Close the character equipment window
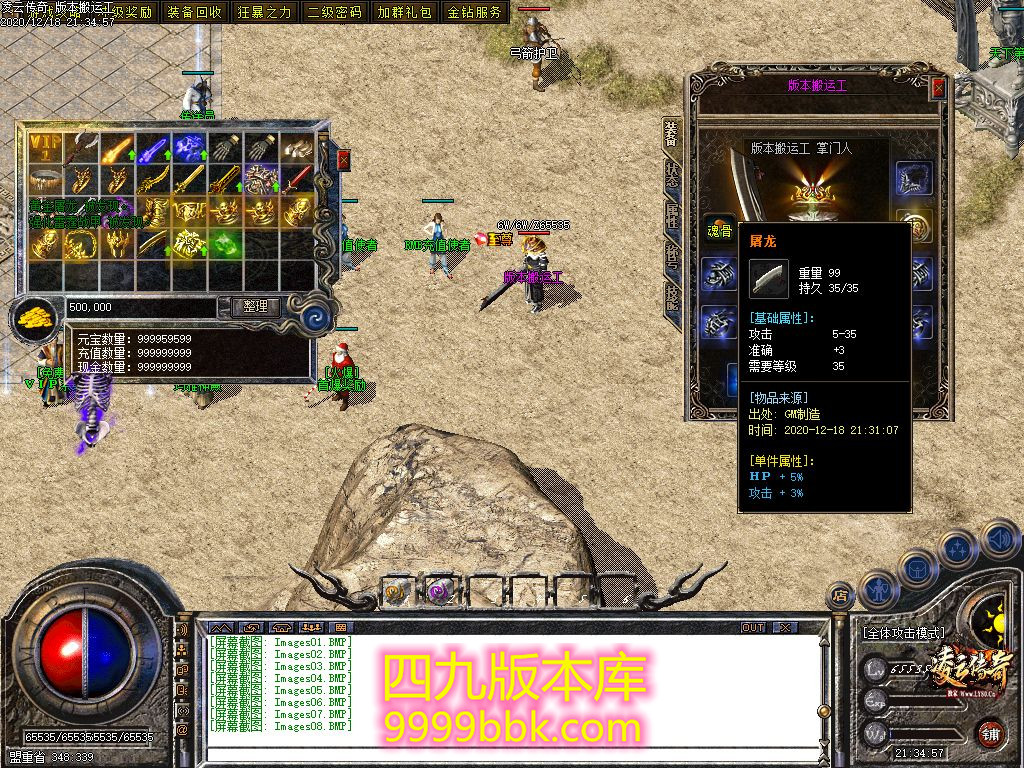Image resolution: width=1024 pixels, height=768 pixels. [938, 88]
